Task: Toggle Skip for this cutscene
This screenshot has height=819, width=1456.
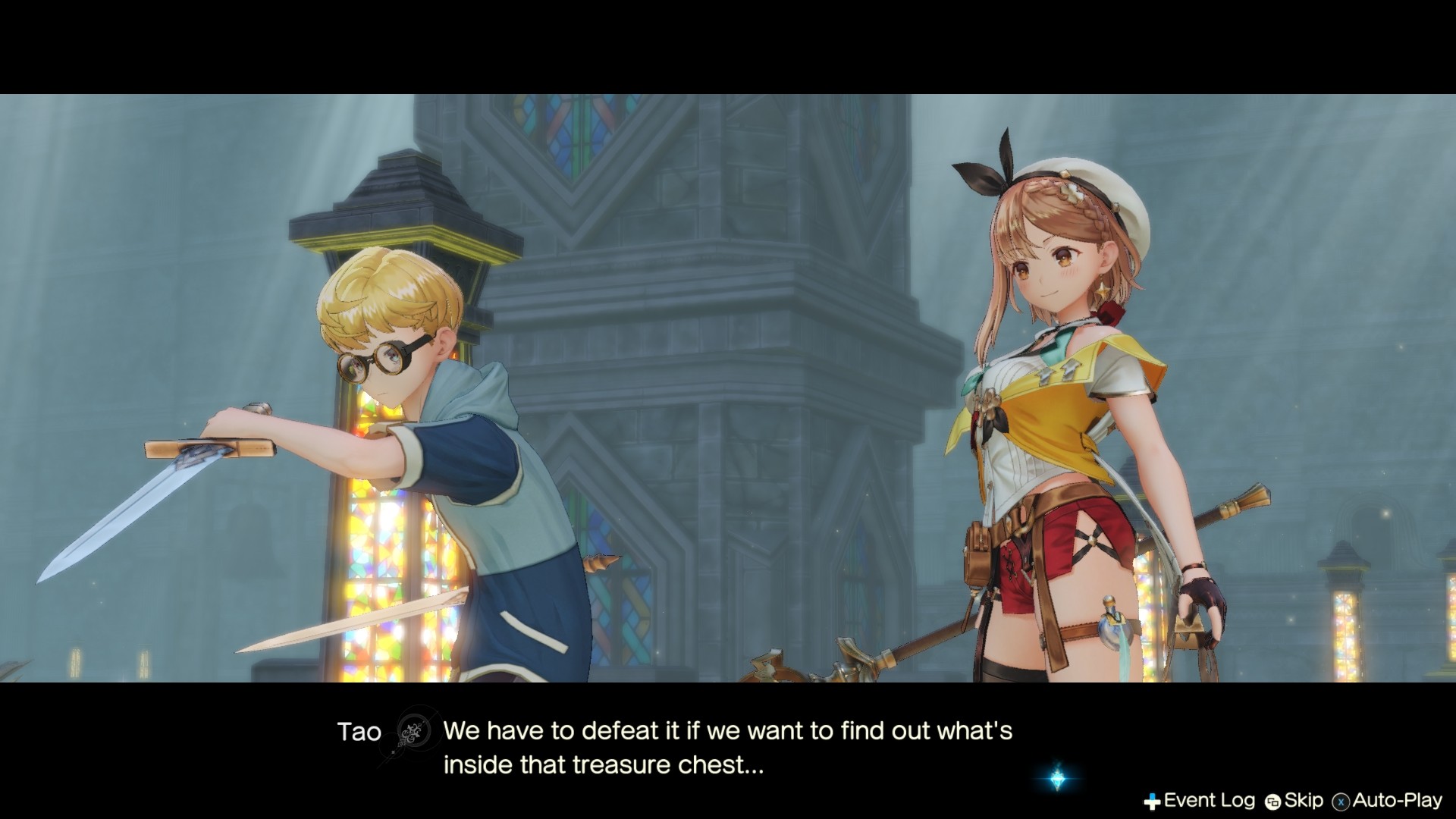Action: tap(1301, 800)
